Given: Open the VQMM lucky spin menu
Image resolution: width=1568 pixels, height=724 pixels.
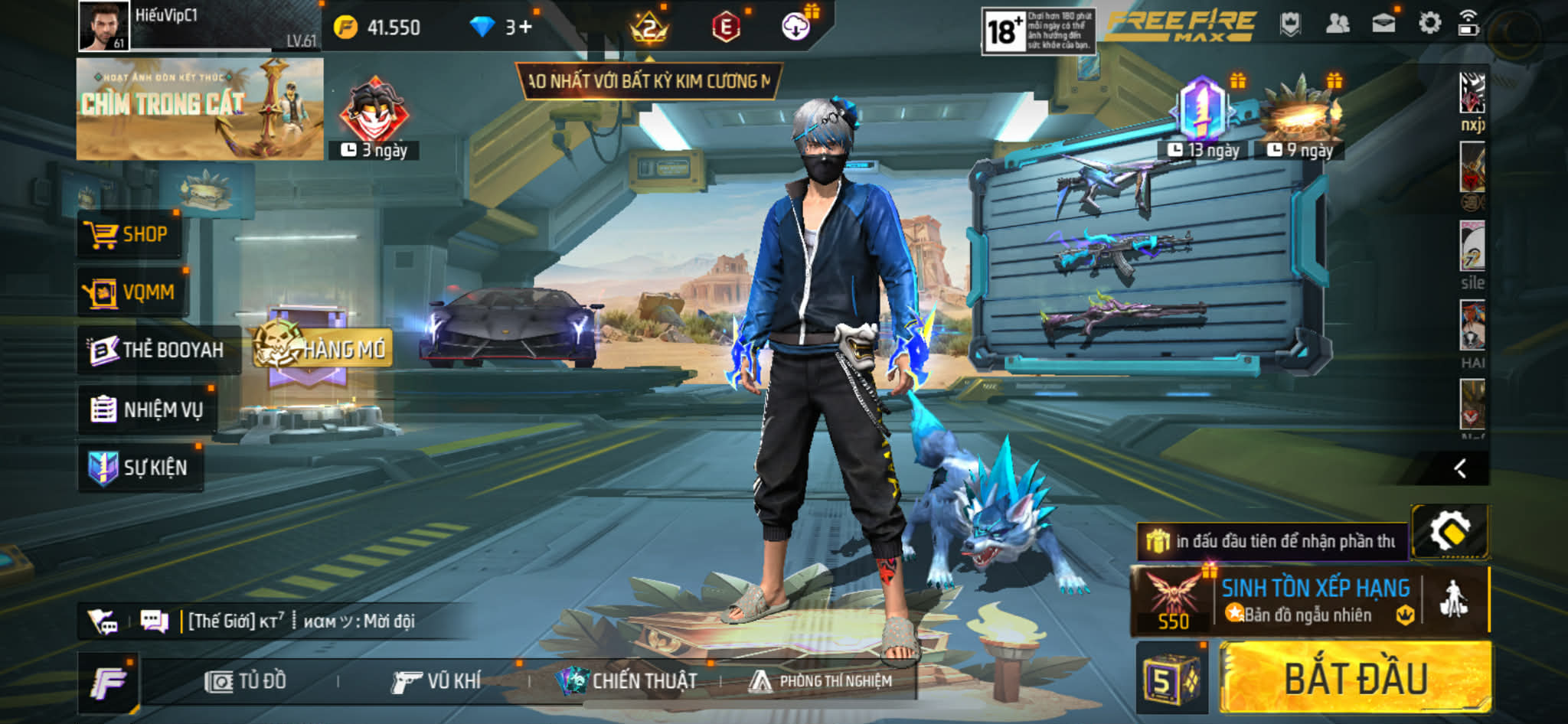Looking at the screenshot, I should [130, 292].
